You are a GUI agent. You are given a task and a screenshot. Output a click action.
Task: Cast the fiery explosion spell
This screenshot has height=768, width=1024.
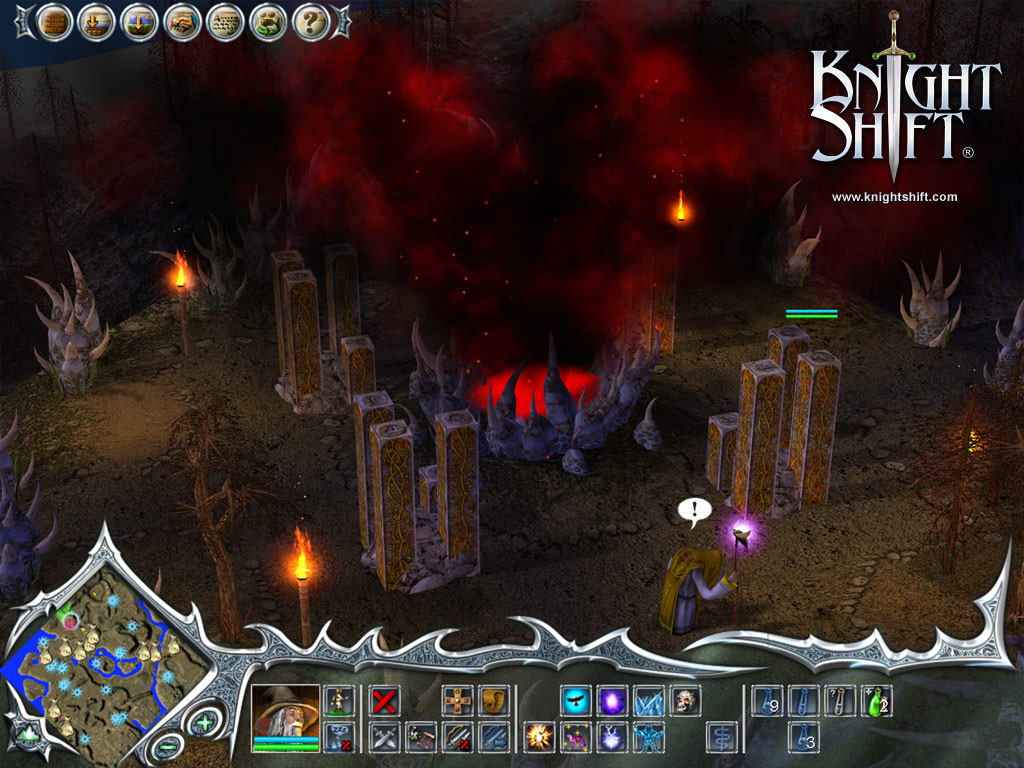[x=538, y=737]
